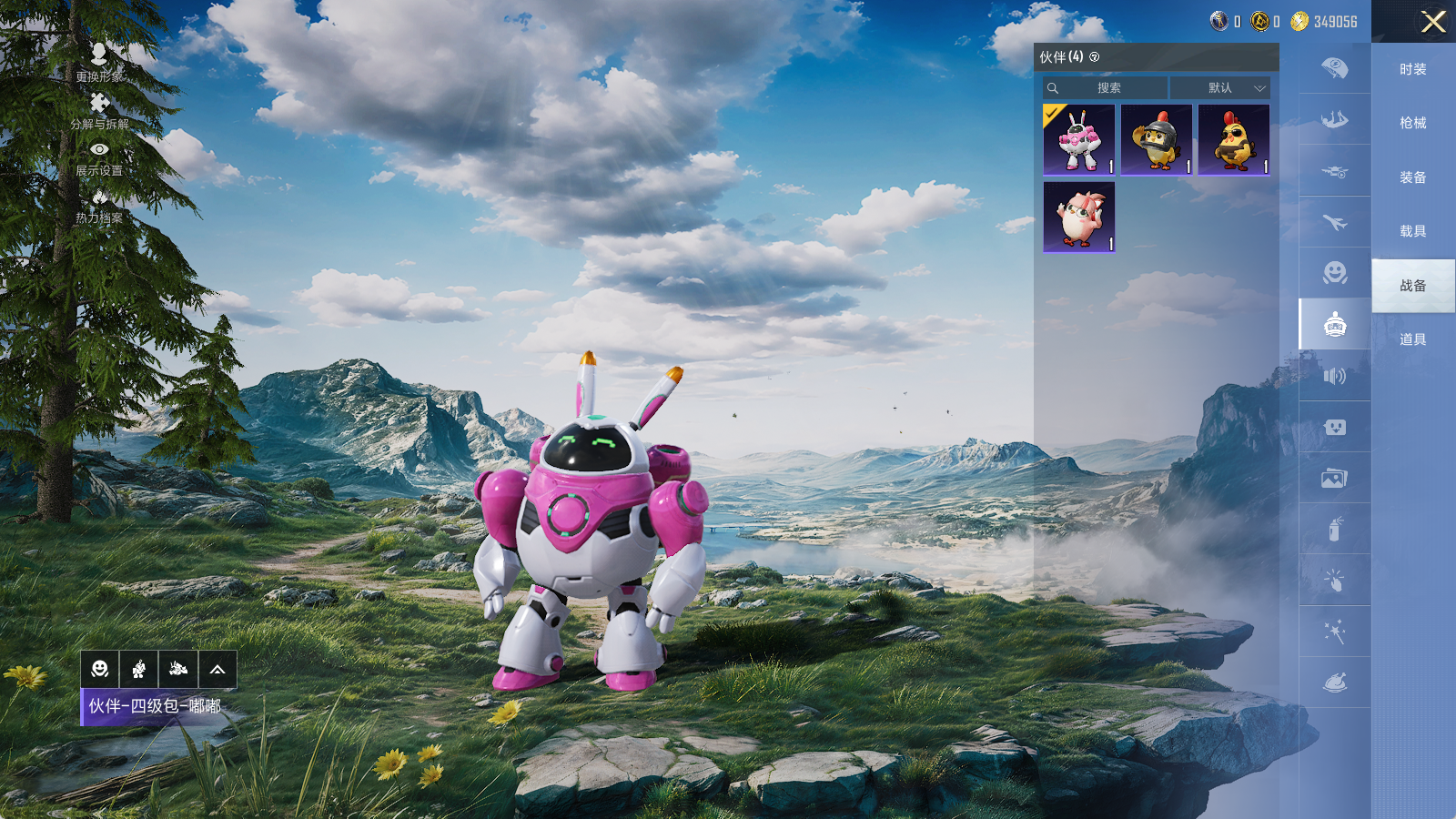The width and height of the screenshot is (1456, 819).
Task: Open the 热力档案 flame option
Action: click(x=99, y=206)
